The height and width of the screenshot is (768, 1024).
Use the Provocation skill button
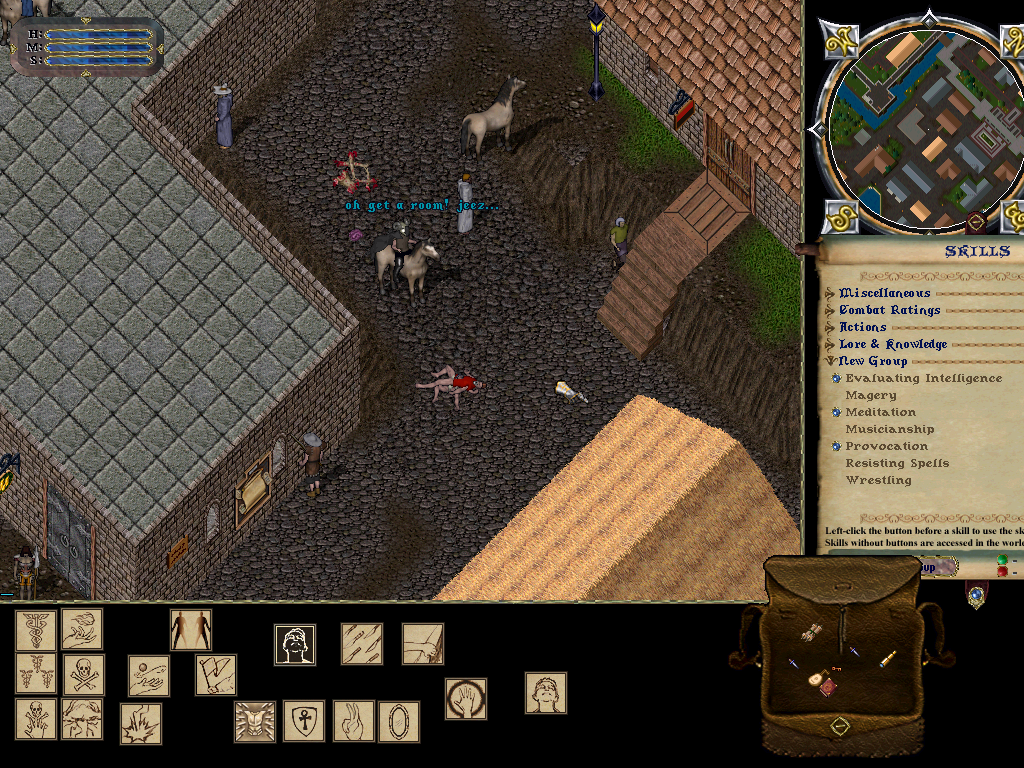tap(836, 446)
